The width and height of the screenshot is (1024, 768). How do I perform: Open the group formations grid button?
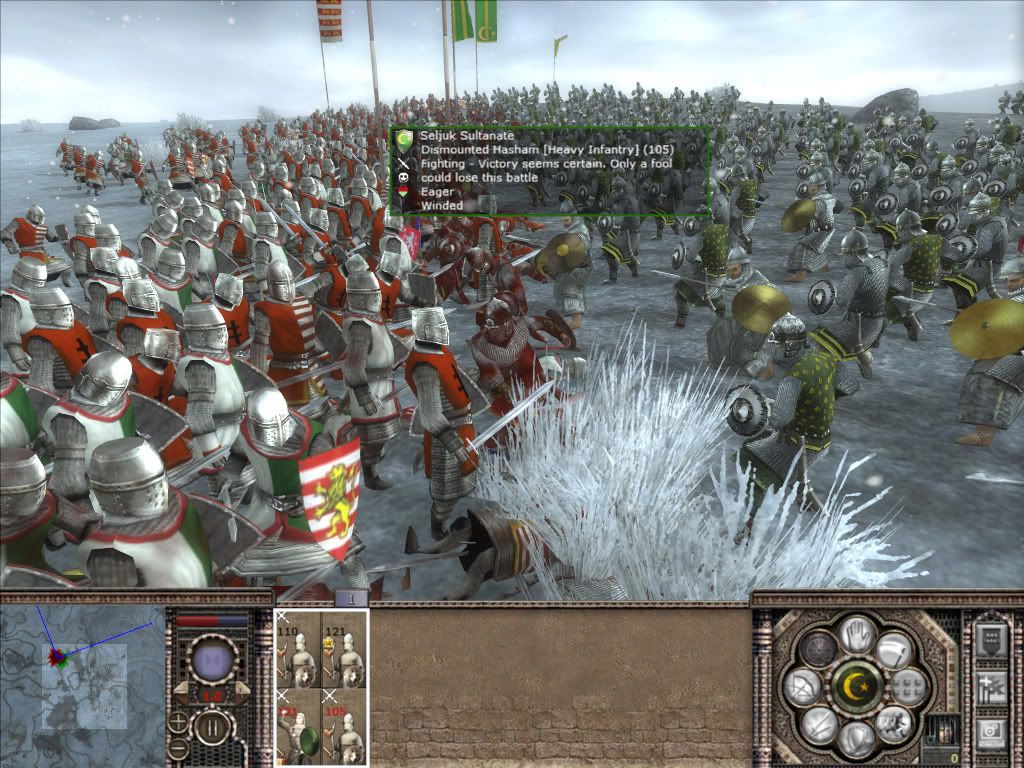[907, 687]
